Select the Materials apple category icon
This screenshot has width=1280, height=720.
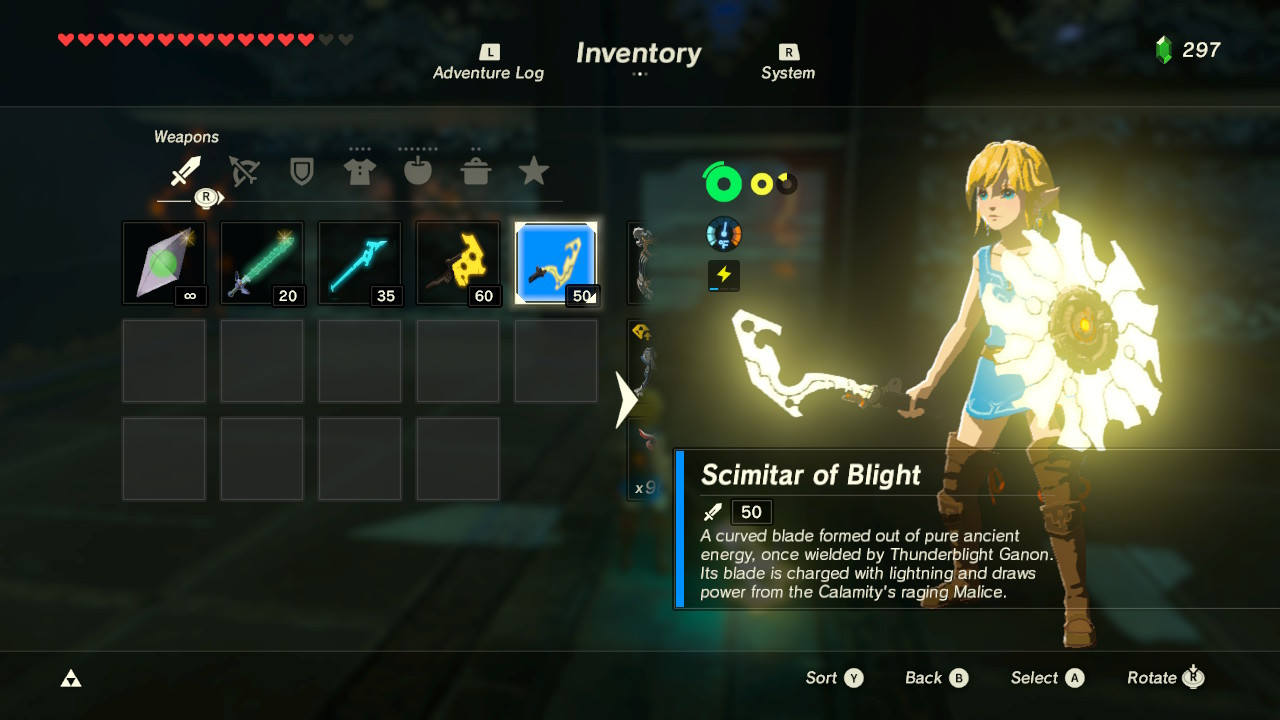pos(417,170)
